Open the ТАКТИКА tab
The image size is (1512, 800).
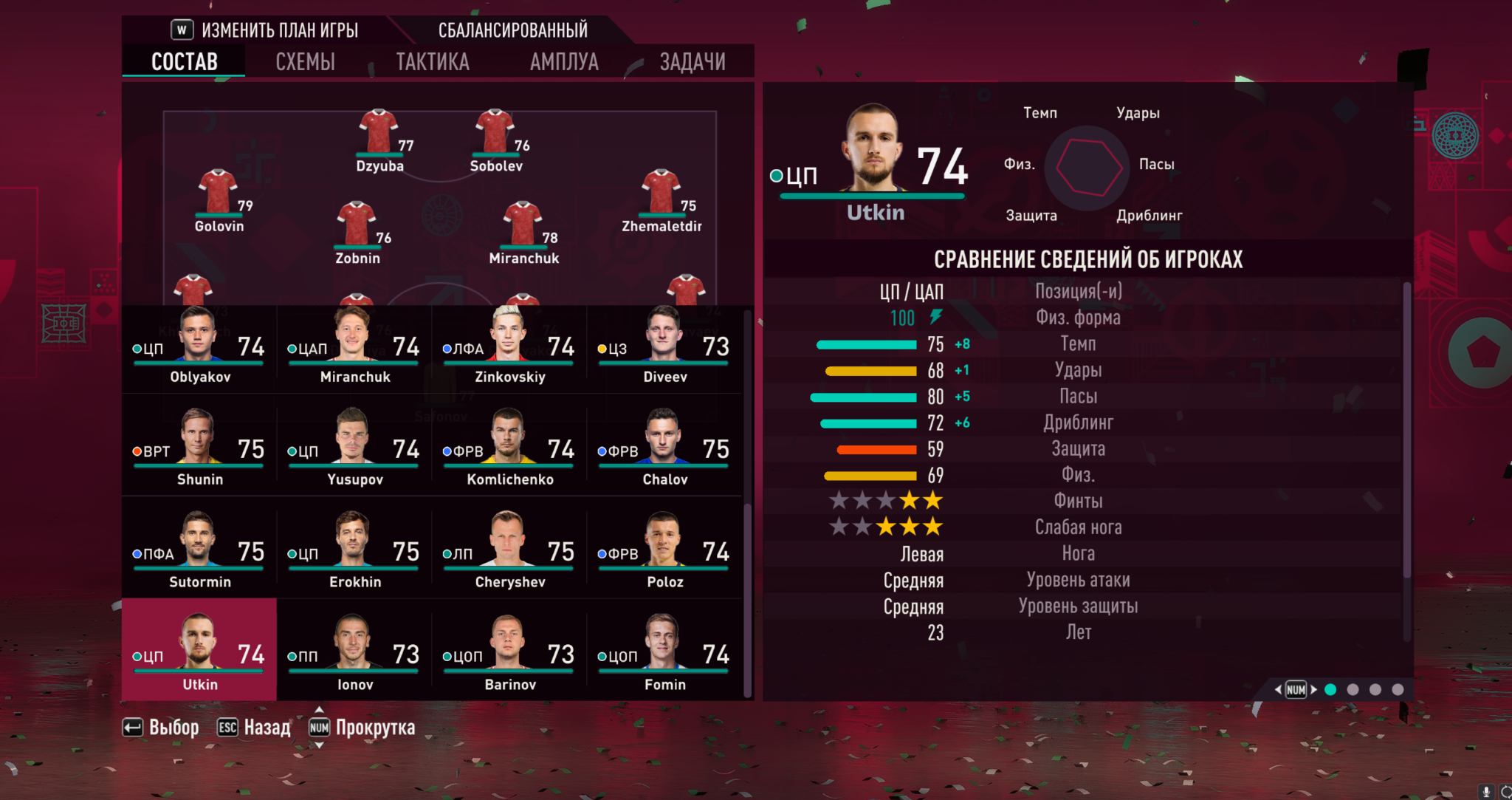(432, 62)
